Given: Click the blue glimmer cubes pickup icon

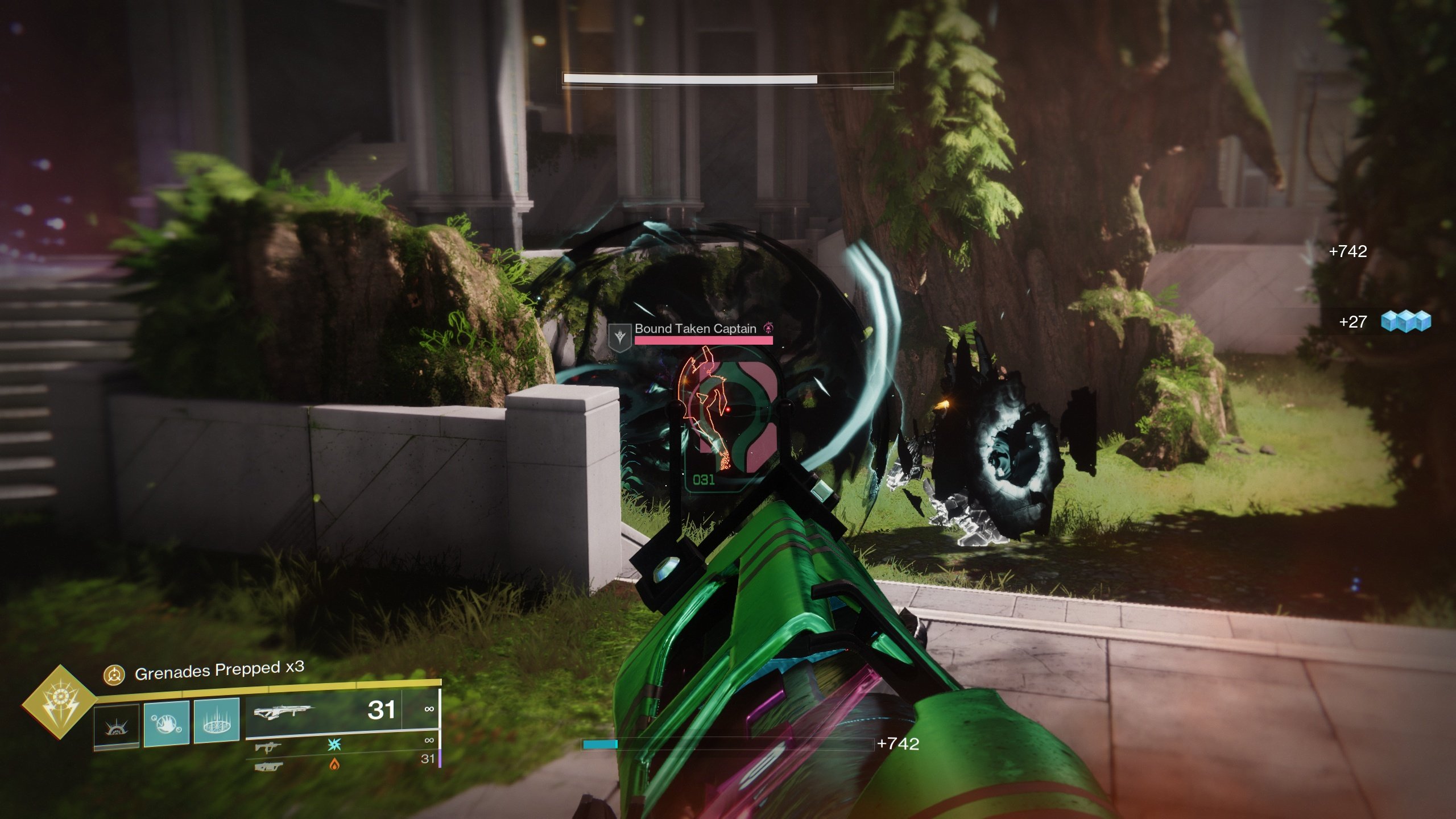Looking at the screenshot, I should [x=1406, y=321].
